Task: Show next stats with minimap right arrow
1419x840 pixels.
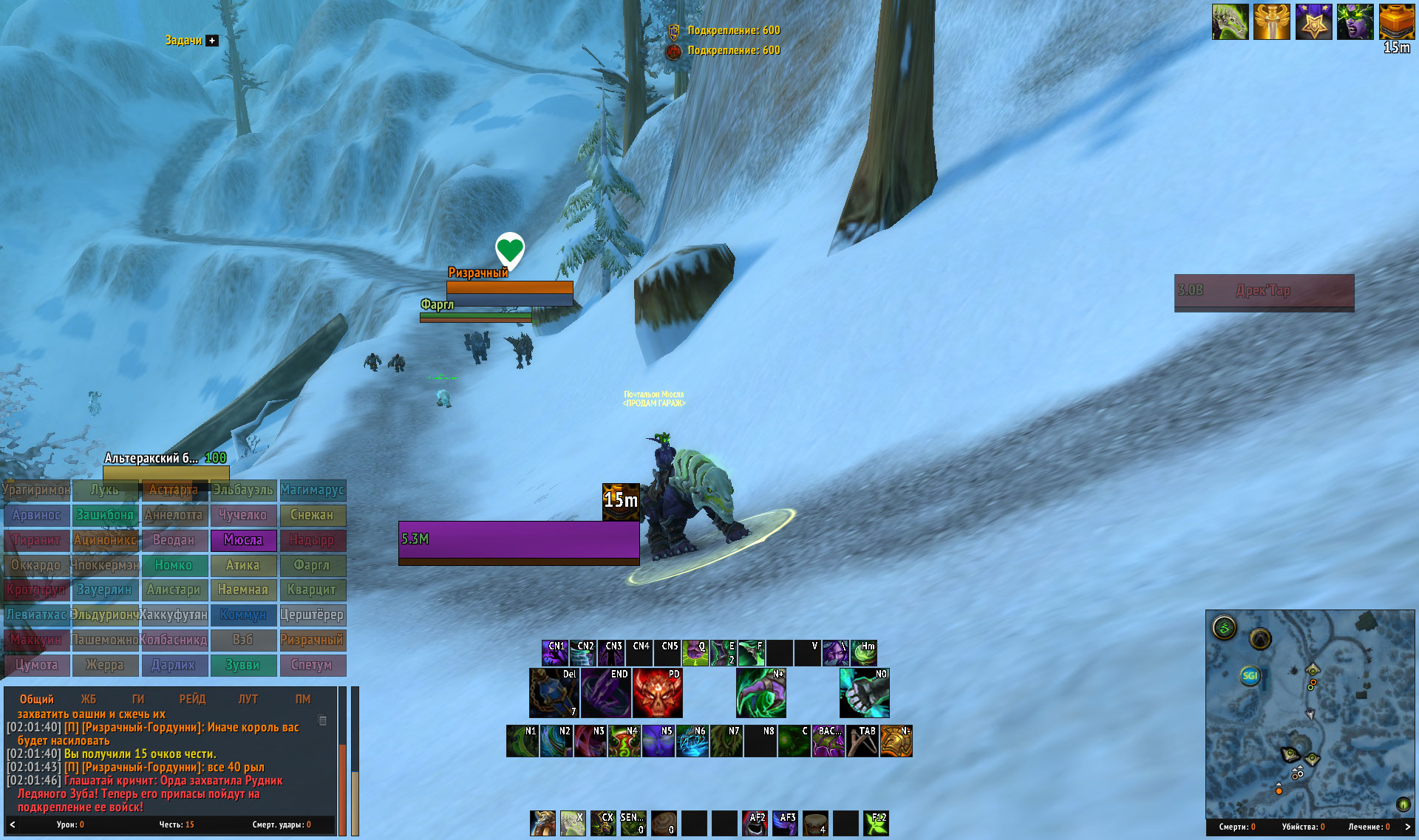Action: point(1407,827)
